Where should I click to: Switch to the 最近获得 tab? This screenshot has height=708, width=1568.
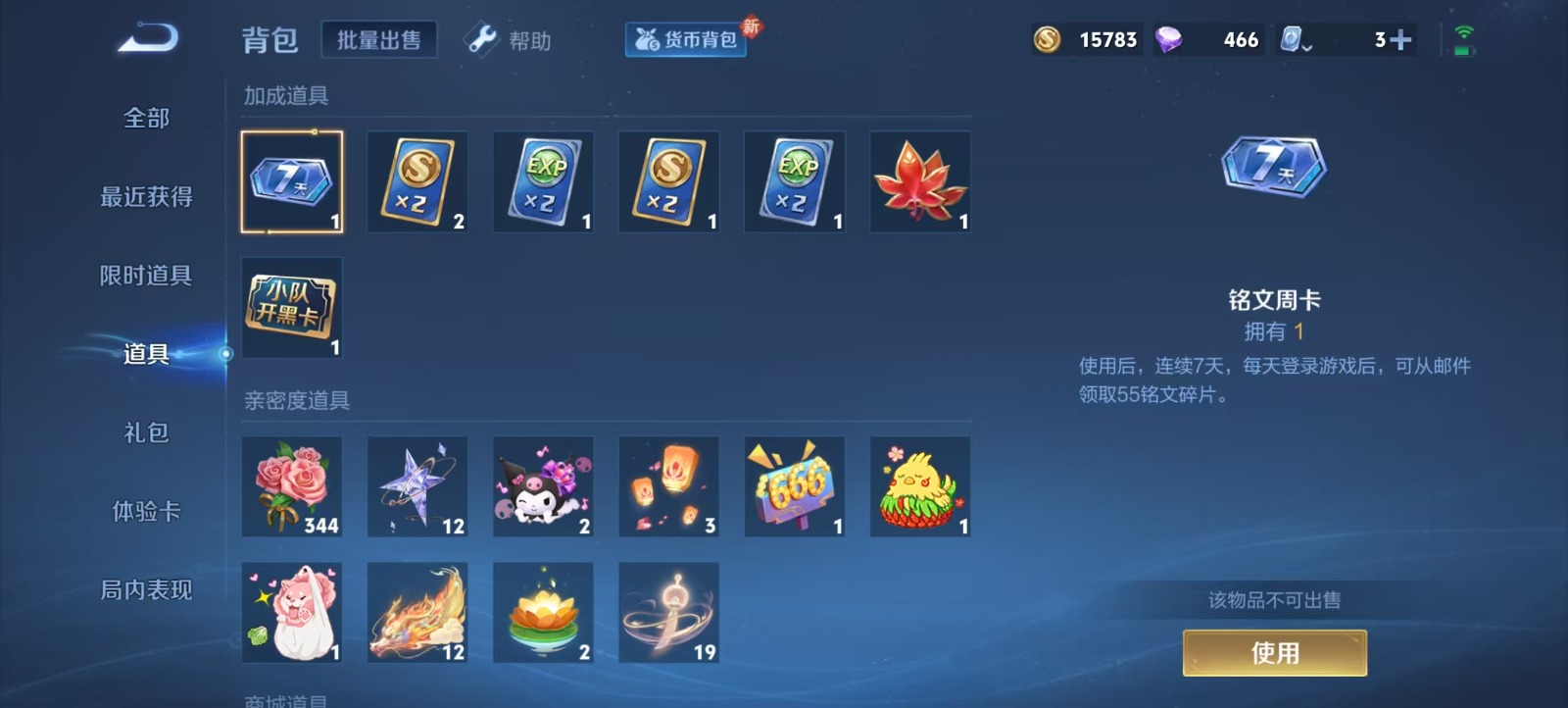tap(146, 197)
